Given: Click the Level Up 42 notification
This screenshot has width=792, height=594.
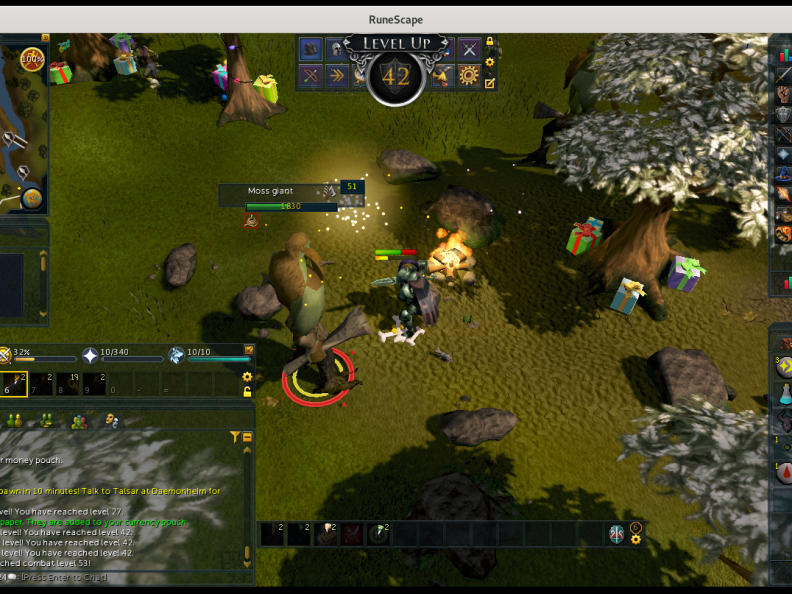Looking at the screenshot, I should tap(397, 68).
